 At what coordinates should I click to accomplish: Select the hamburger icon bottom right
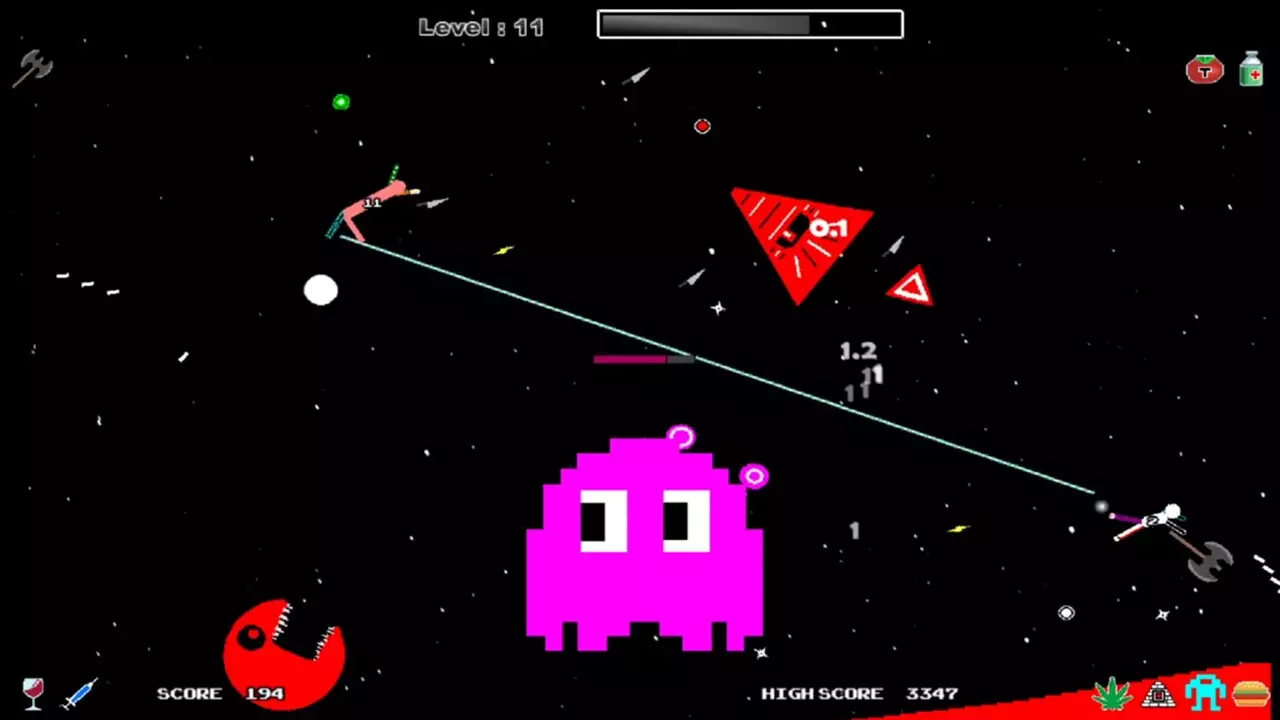[1251, 692]
